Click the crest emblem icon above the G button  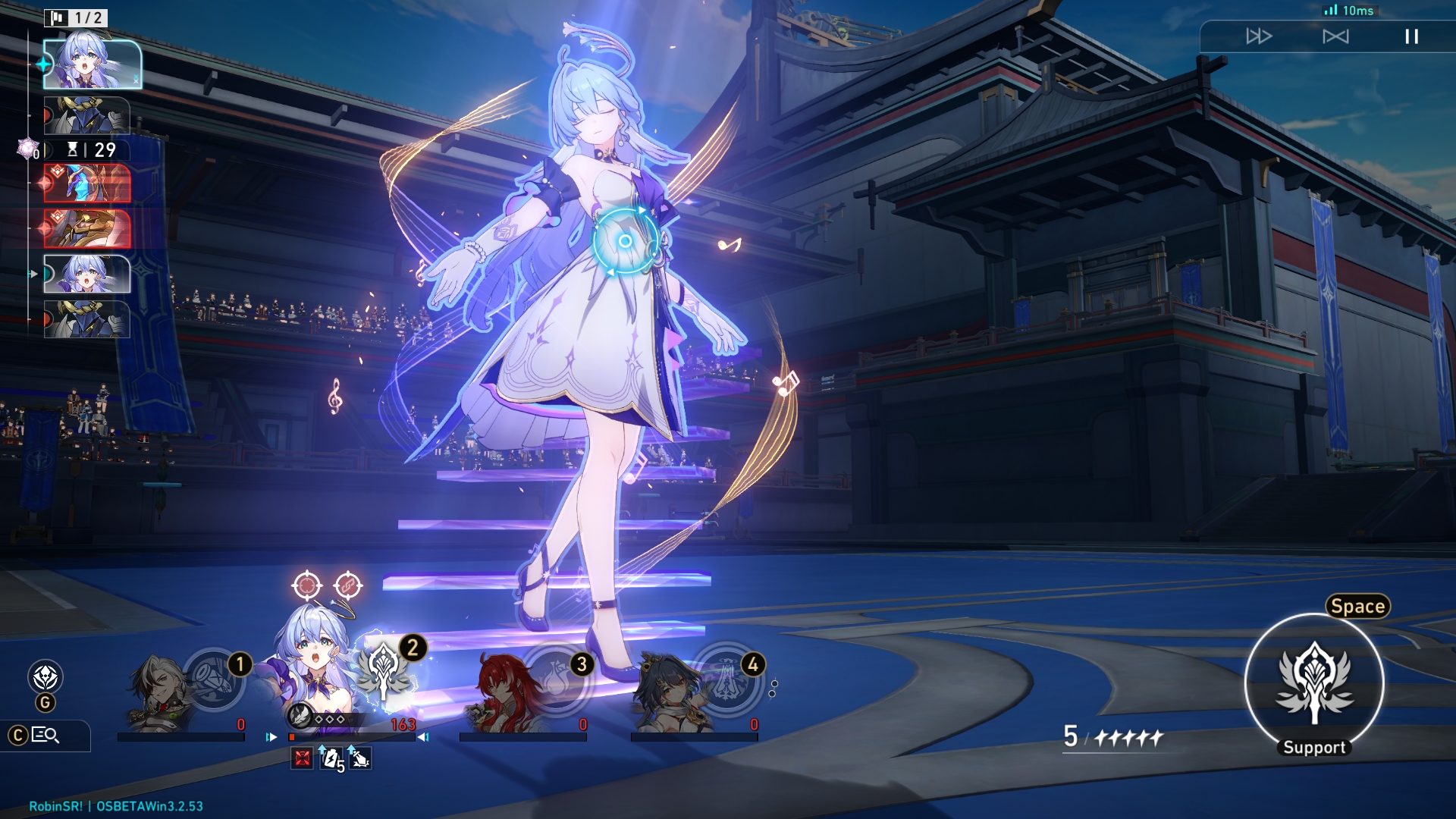click(x=45, y=676)
